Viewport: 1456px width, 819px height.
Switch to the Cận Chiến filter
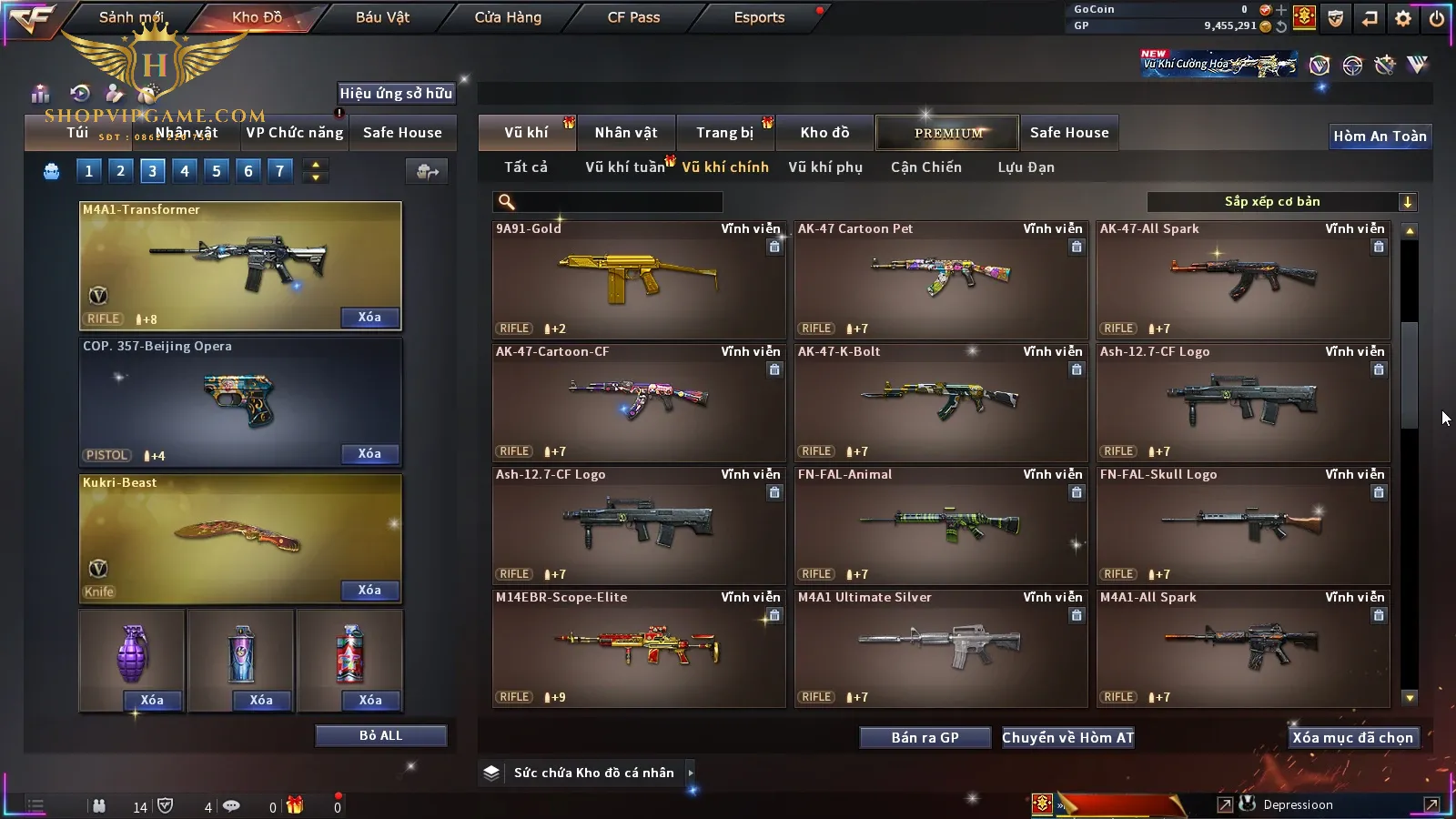click(925, 167)
